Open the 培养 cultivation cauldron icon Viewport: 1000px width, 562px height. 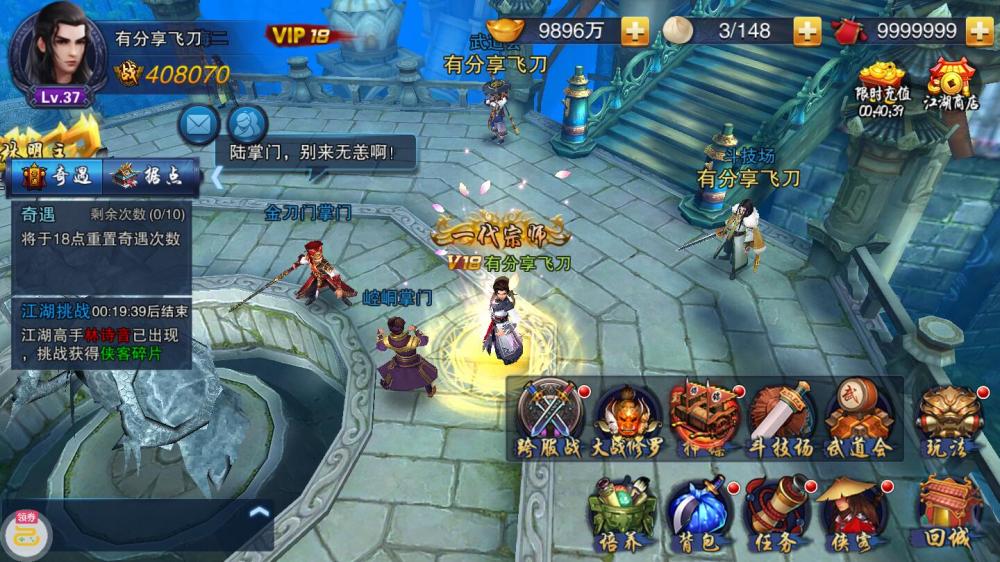(622, 512)
